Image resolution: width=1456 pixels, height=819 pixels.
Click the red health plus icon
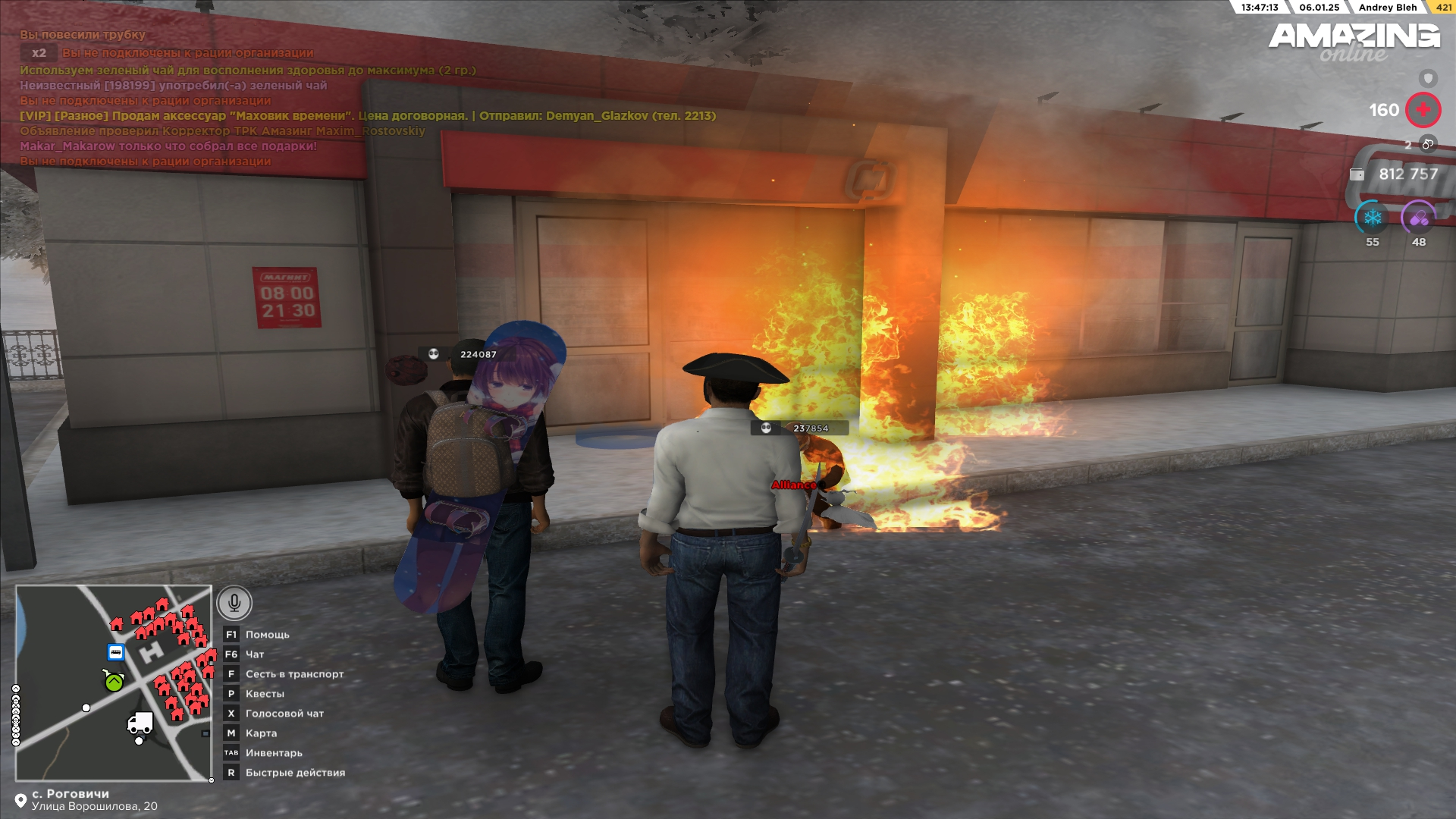tap(1423, 110)
